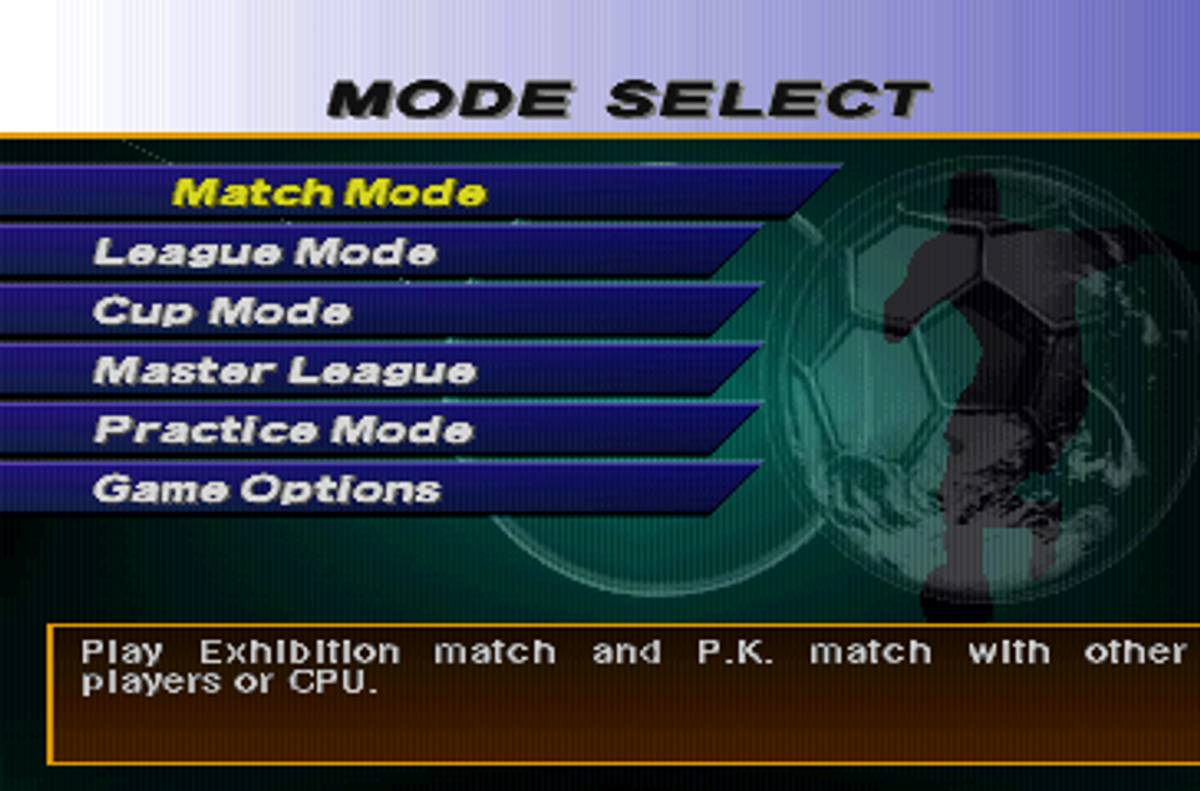This screenshot has width=1200, height=791.
Task: Select Match Mode
Action: [330, 192]
